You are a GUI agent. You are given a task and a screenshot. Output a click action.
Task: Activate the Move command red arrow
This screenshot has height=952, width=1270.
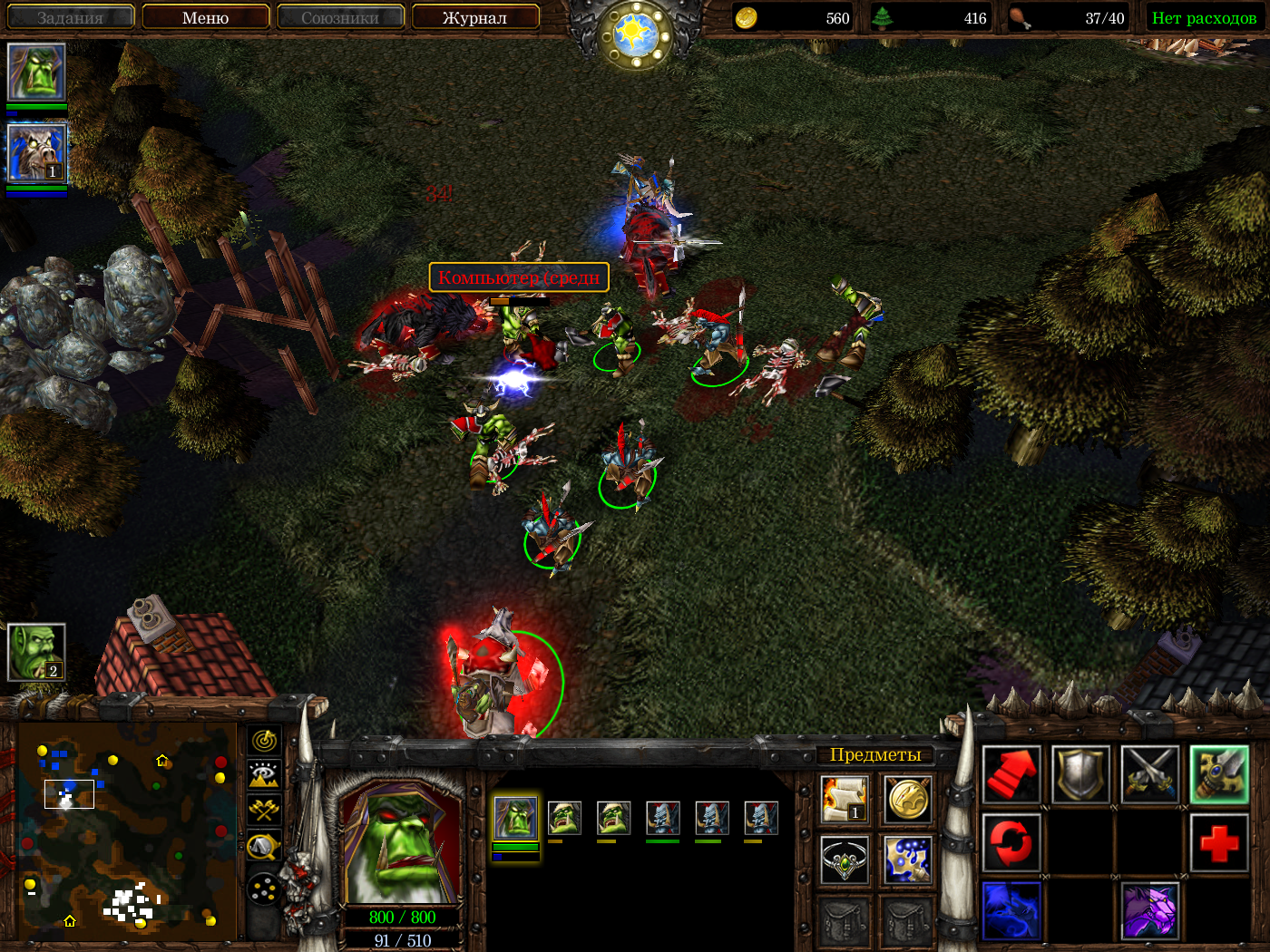point(1011,774)
